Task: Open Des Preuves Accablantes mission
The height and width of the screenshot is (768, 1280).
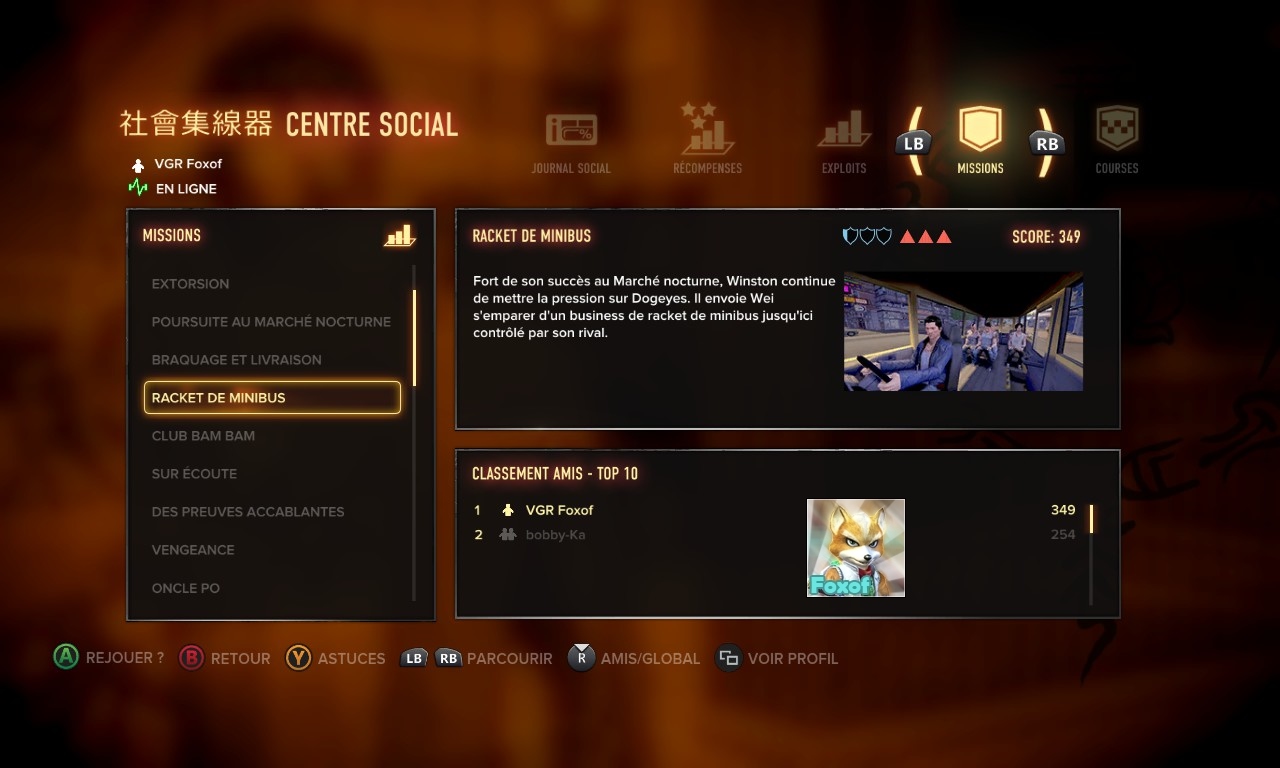Action: pos(248,512)
